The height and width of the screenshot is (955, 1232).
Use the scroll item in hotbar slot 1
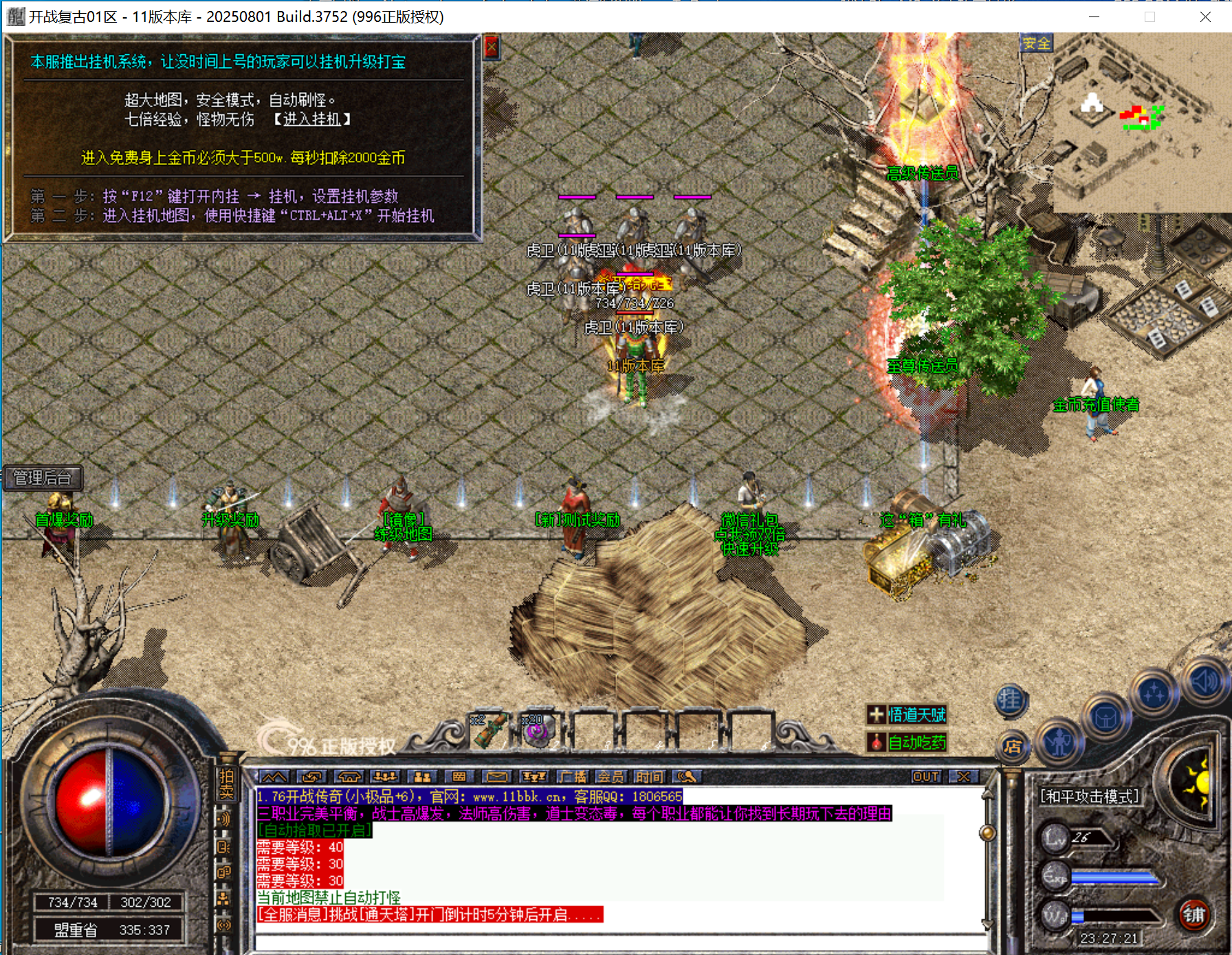[x=490, y=730]
